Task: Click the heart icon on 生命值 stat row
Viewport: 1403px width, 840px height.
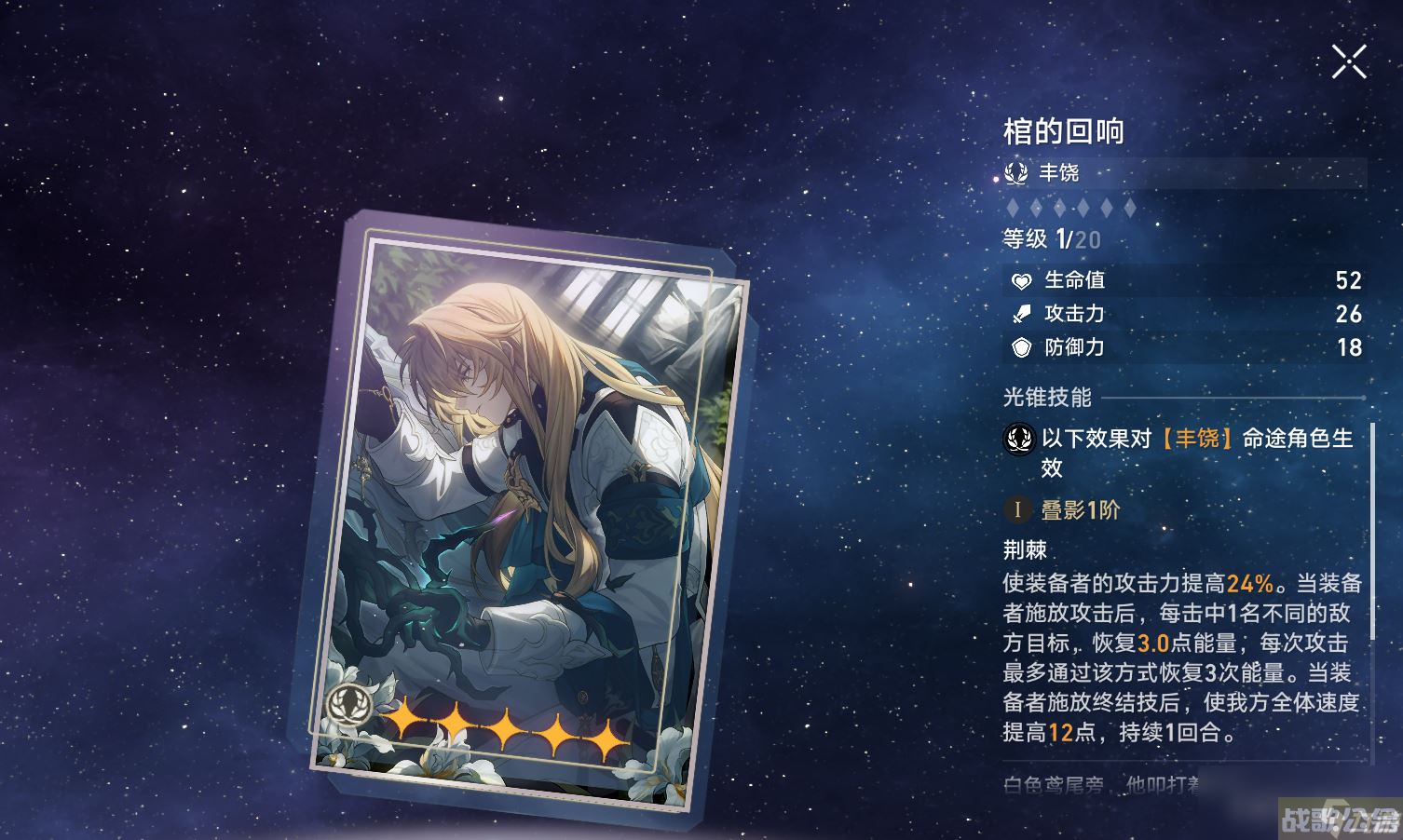Action: point(1020,280)
